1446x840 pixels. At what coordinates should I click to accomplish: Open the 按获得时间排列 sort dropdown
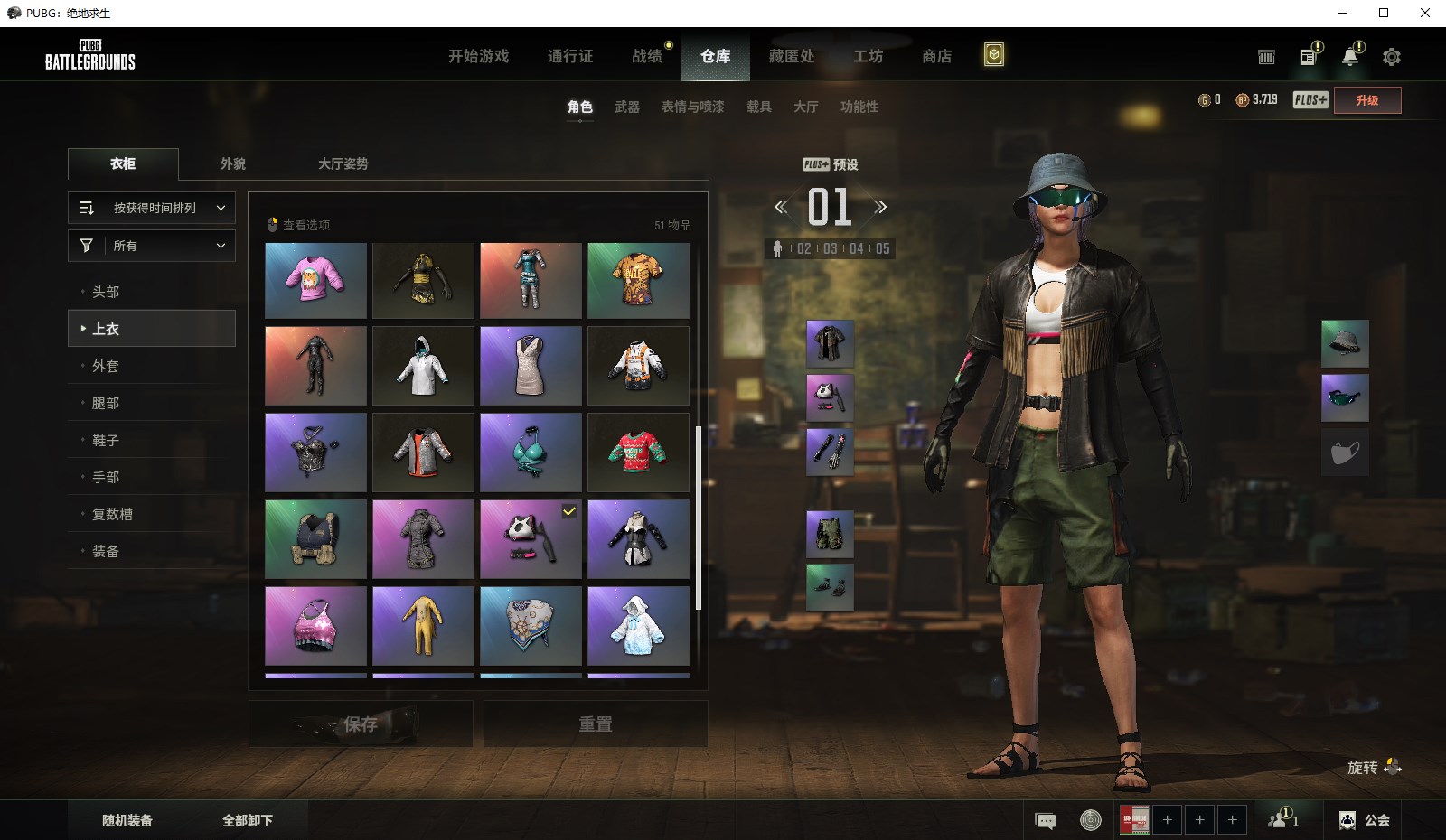pos(151,208)
